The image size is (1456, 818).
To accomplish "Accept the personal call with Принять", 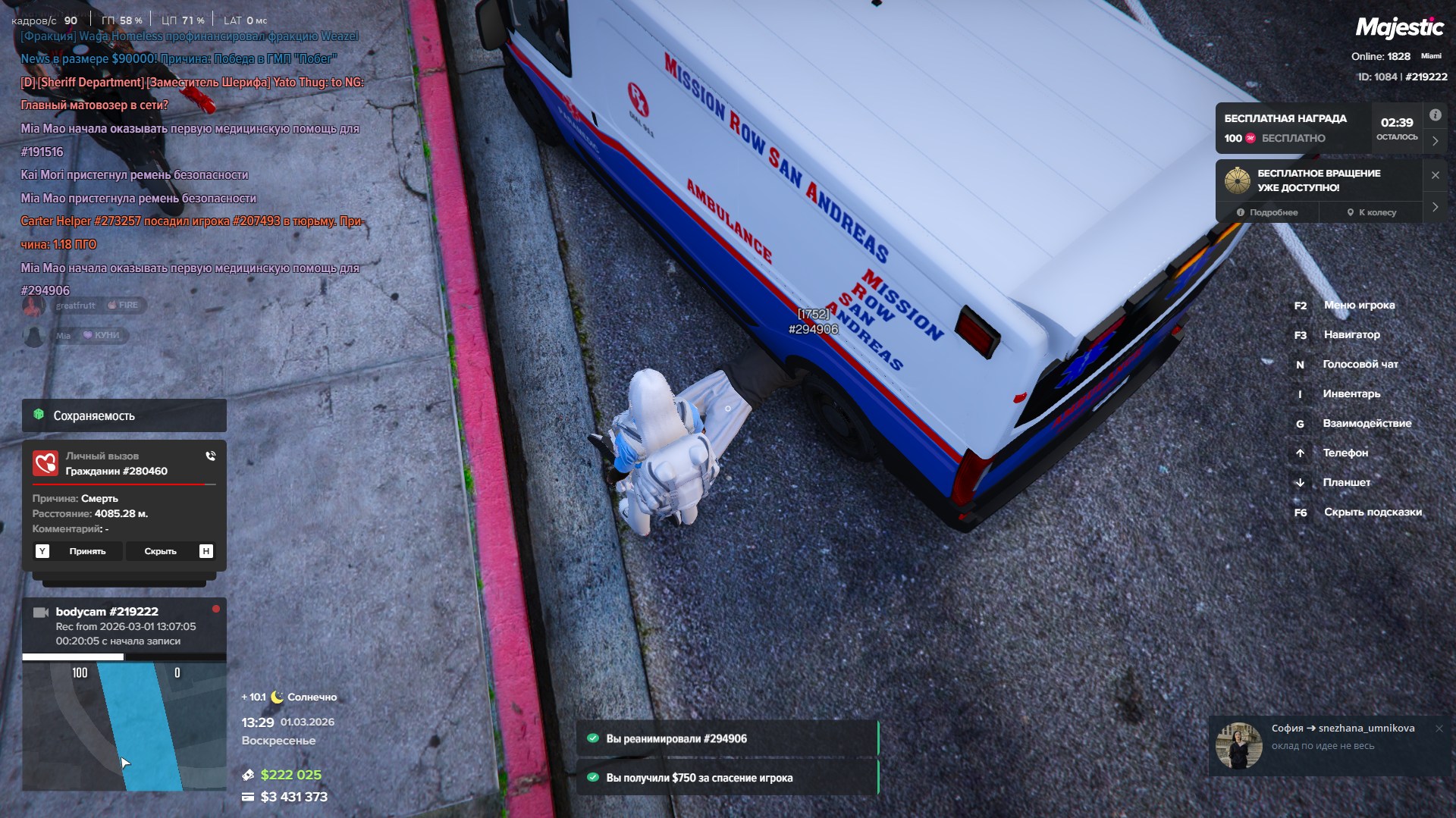I will (87, 551).
